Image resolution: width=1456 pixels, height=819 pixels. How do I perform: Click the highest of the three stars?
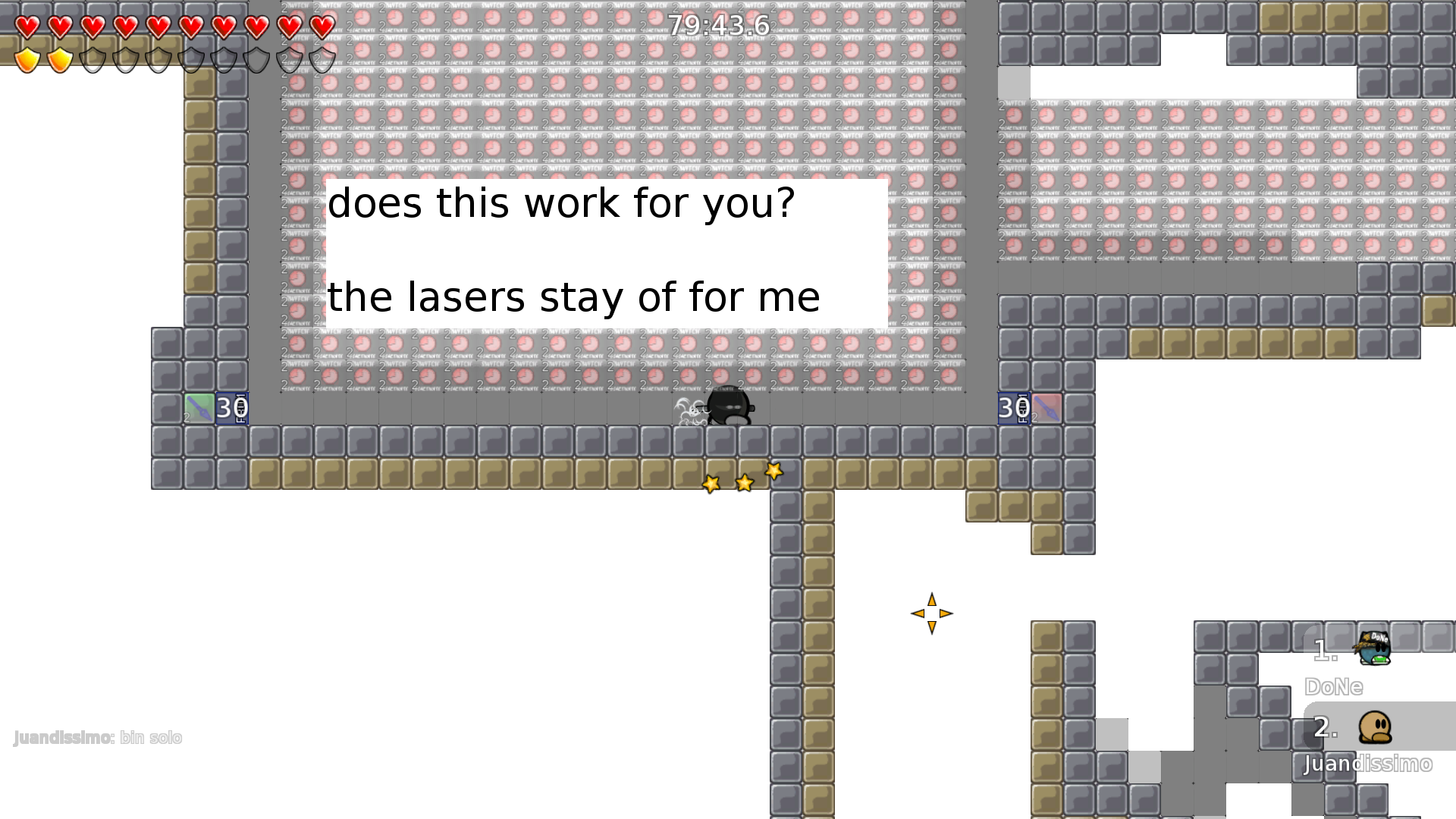click(x=773, y=471)
